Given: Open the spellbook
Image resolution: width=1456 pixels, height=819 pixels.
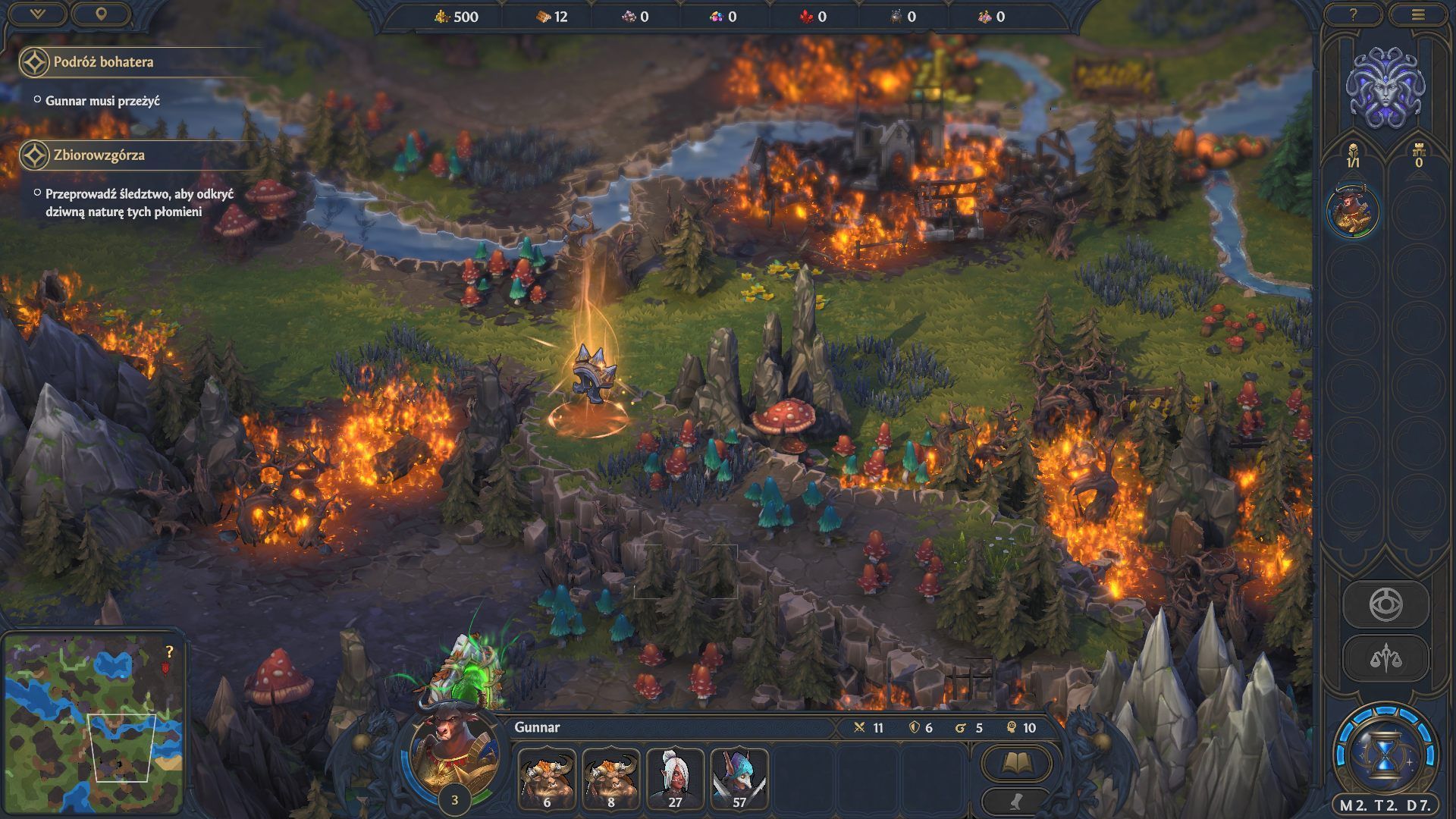Looking at the screenshot, I should coord(1016,762).
